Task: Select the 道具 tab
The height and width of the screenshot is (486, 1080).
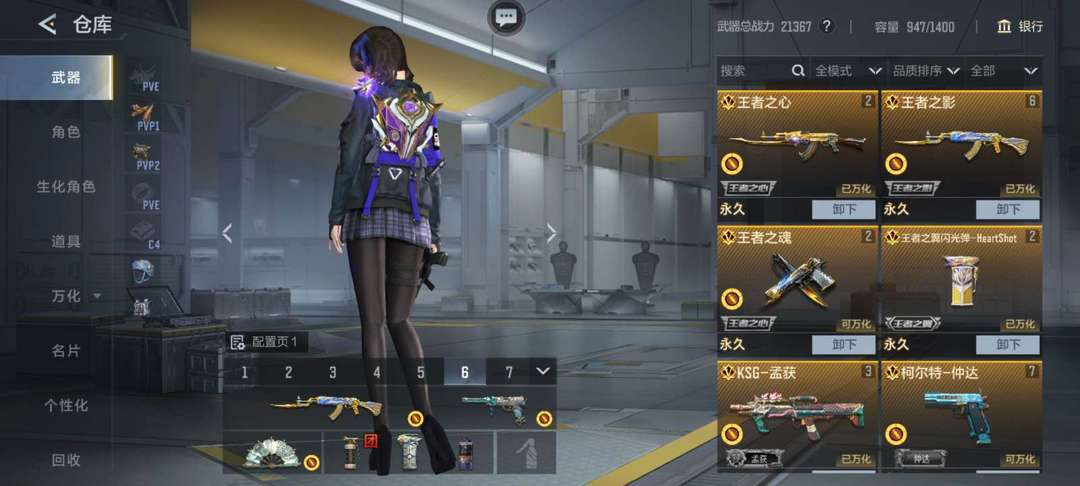Action: pyautogui.click(x=66, y=241)
